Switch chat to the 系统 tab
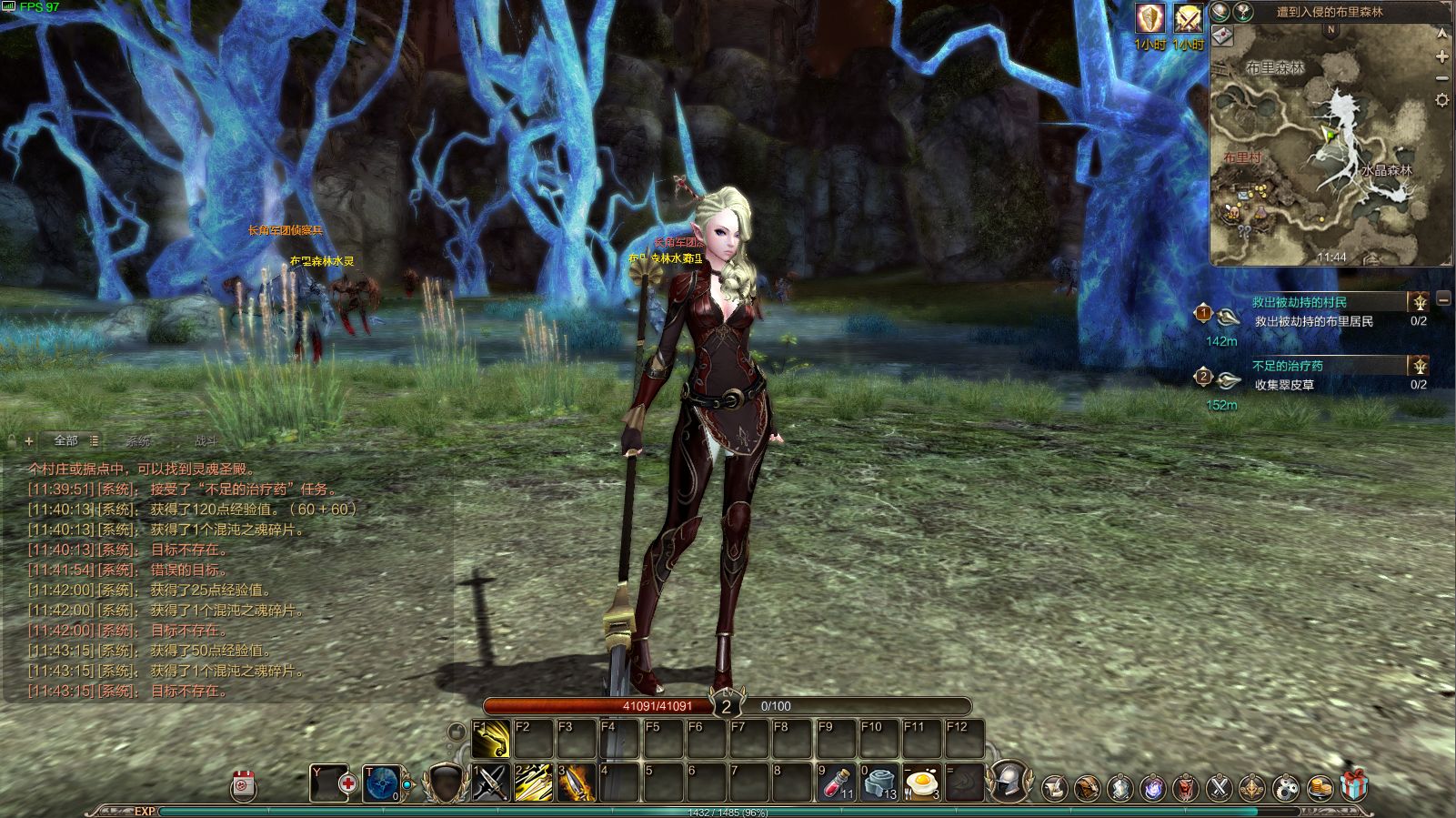Viewport: 1456px width, 818px height. point(138,441)
